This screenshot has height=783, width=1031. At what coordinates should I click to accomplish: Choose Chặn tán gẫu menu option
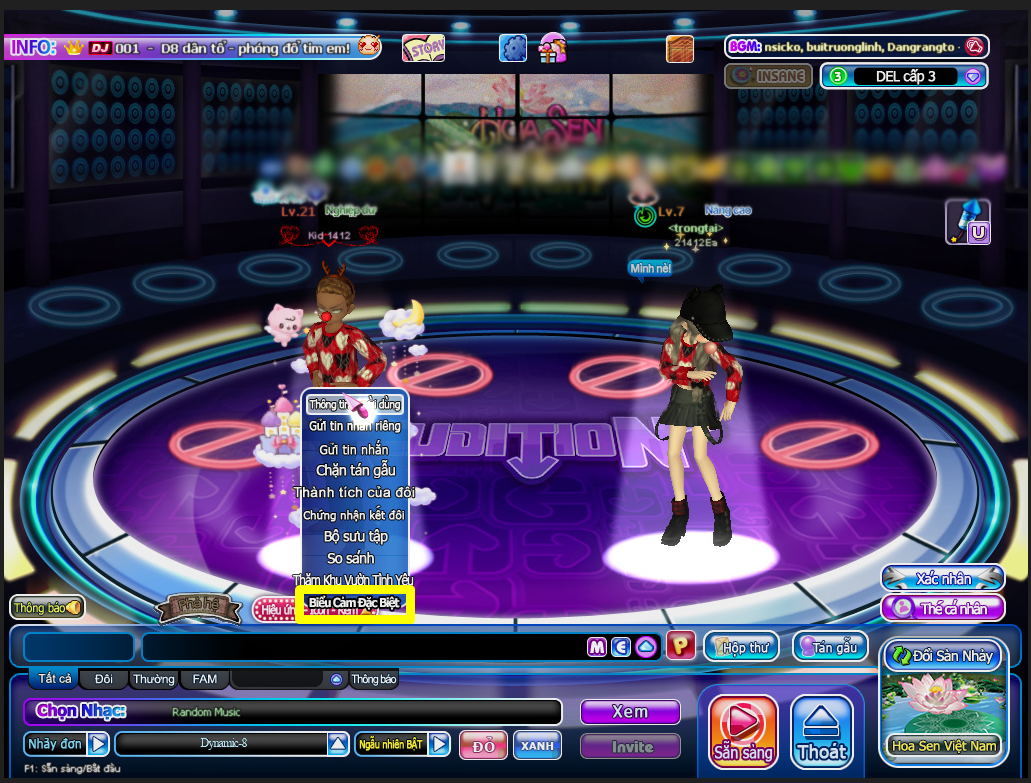[x=354, y=470]
